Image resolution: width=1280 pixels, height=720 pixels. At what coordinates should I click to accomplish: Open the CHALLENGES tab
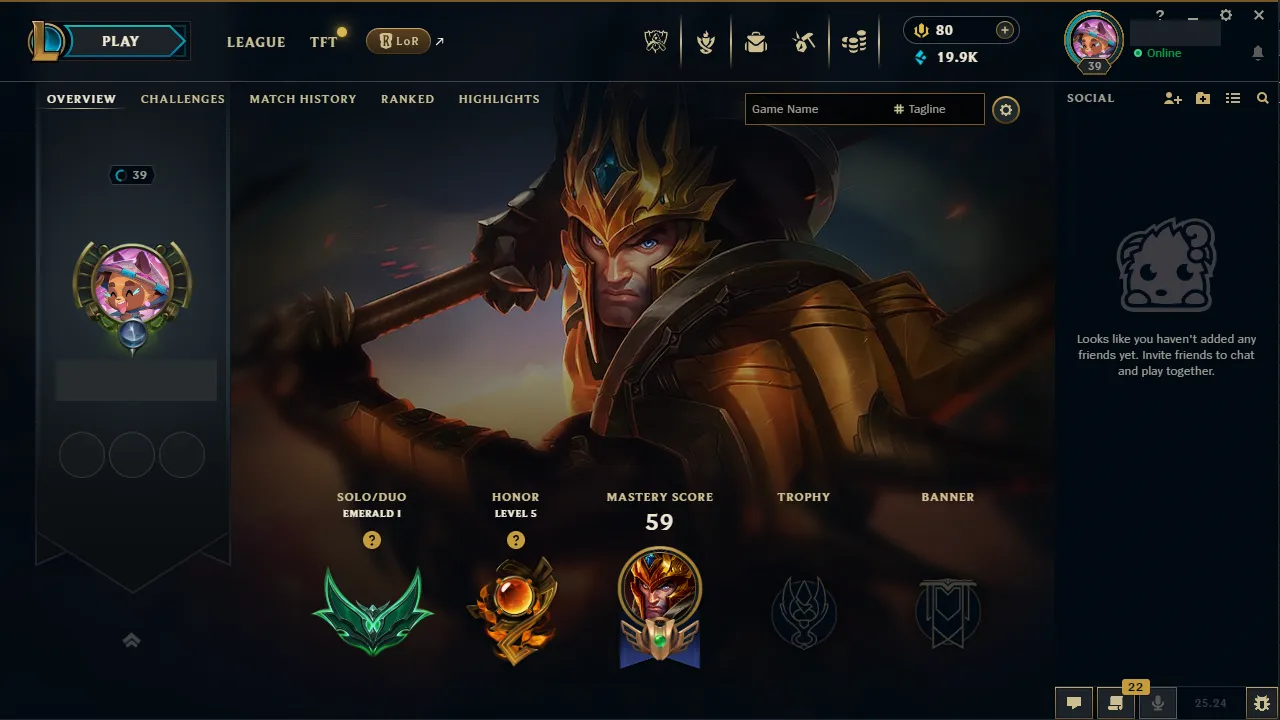pos(183,99)
